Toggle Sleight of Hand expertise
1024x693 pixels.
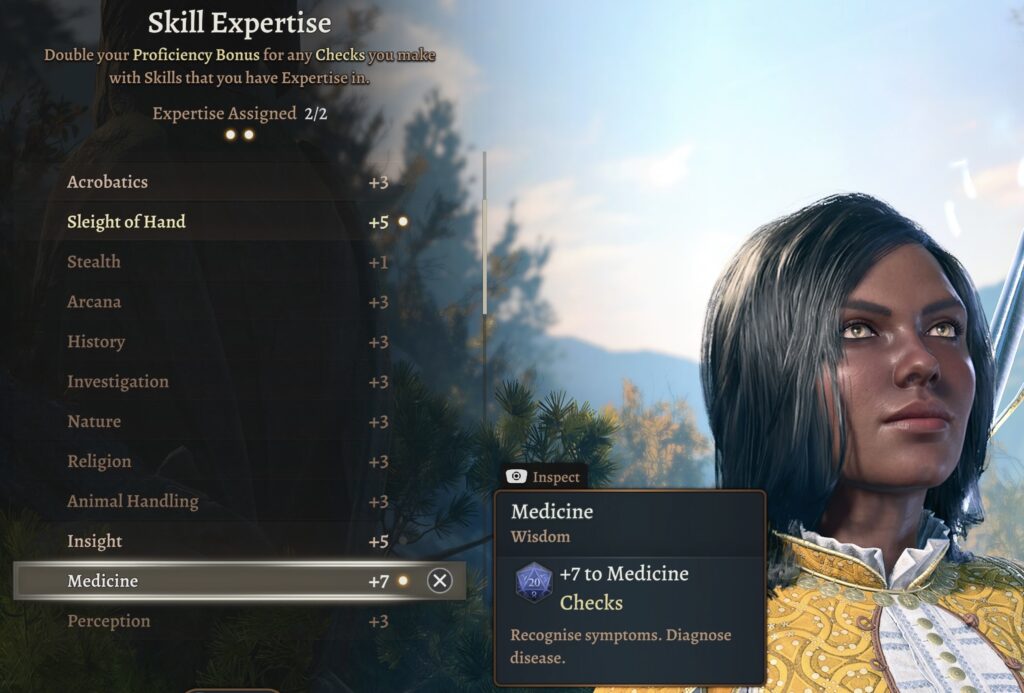(227, 222)
